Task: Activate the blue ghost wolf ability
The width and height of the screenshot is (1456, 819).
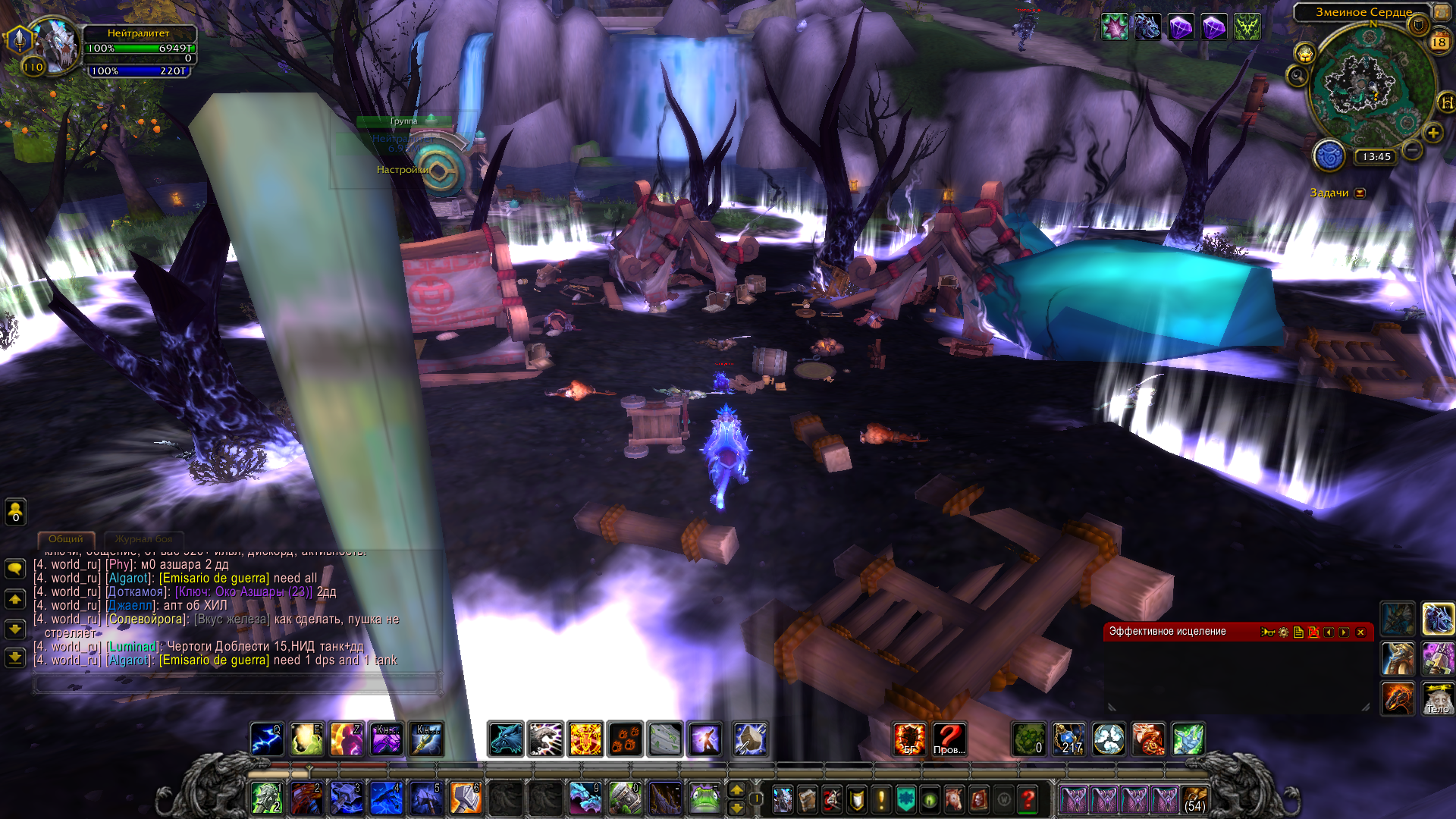Action: point(505,739)
